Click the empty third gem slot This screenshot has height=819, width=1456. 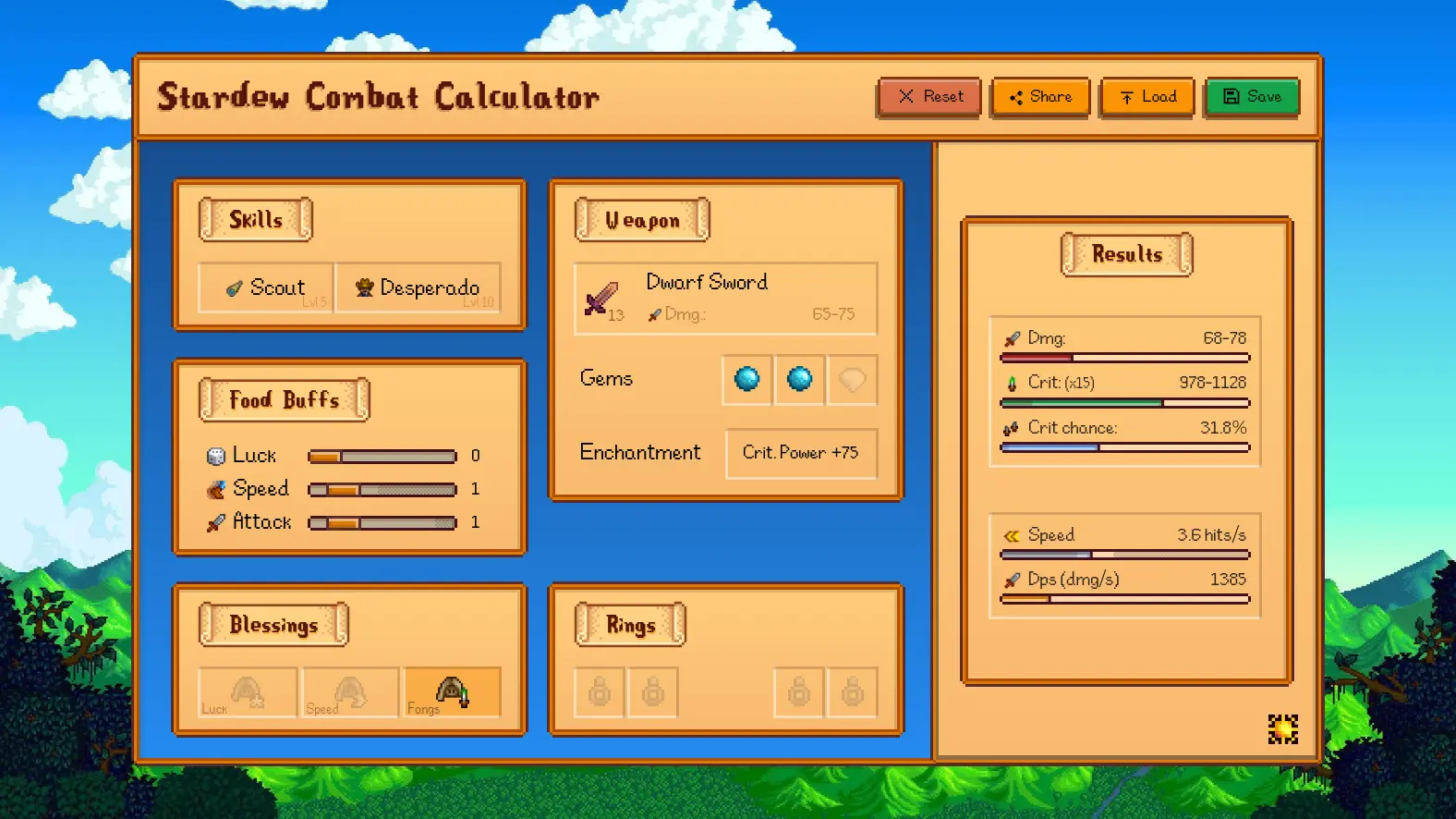point(852,379)
